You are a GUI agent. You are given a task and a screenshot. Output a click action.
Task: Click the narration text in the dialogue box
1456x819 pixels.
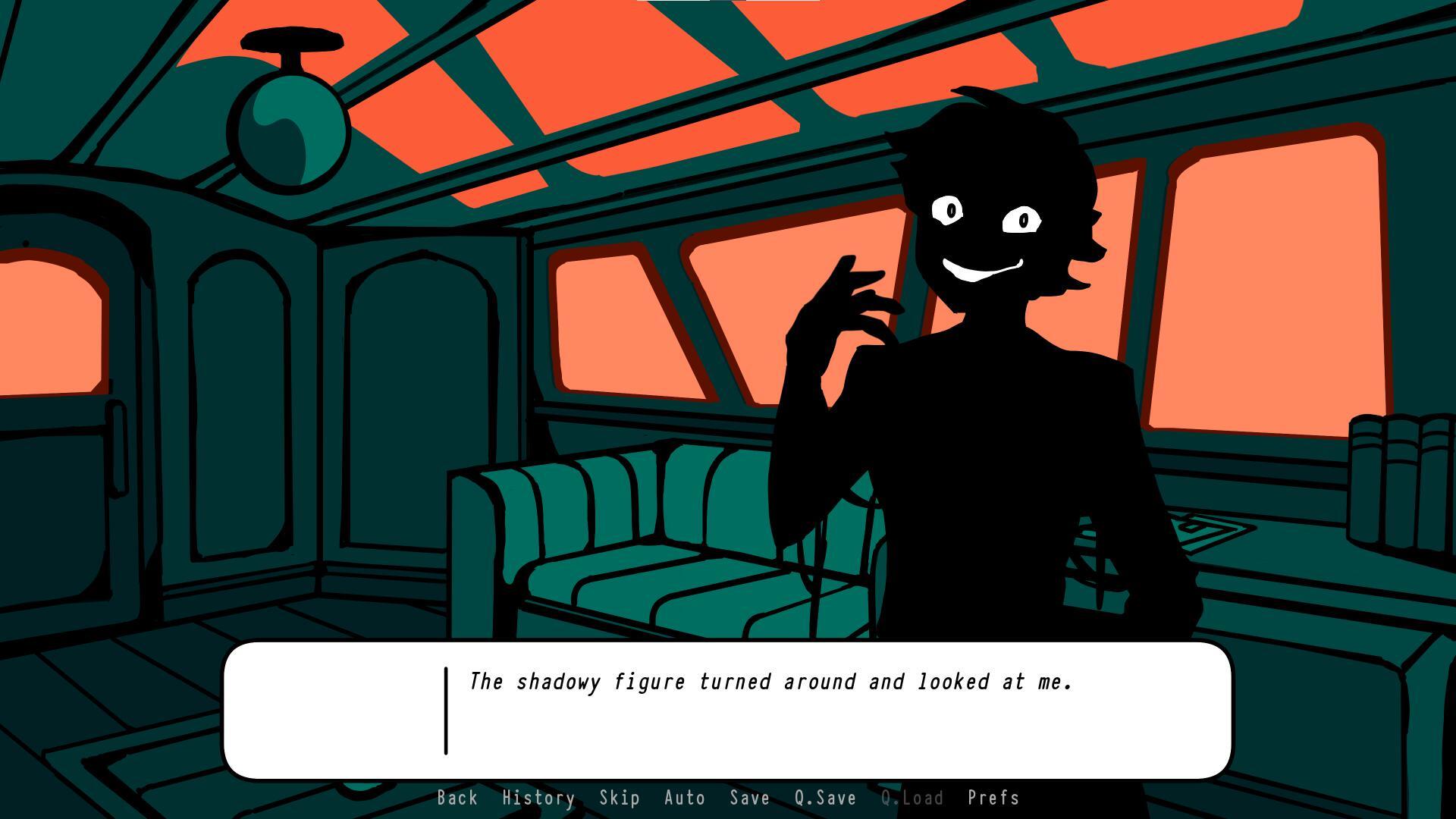[770, 681]
